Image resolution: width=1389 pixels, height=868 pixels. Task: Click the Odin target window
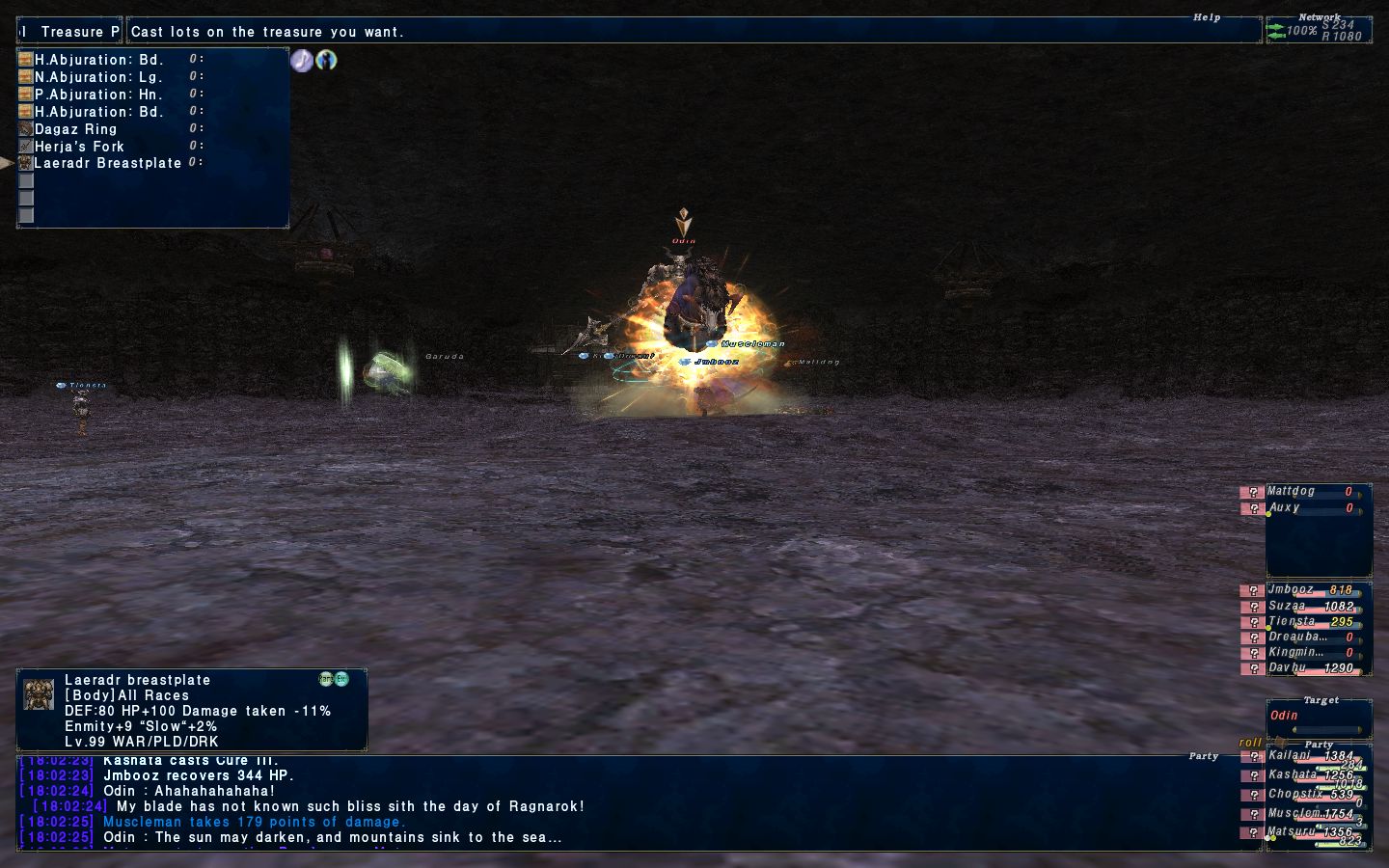point(1318,716)
